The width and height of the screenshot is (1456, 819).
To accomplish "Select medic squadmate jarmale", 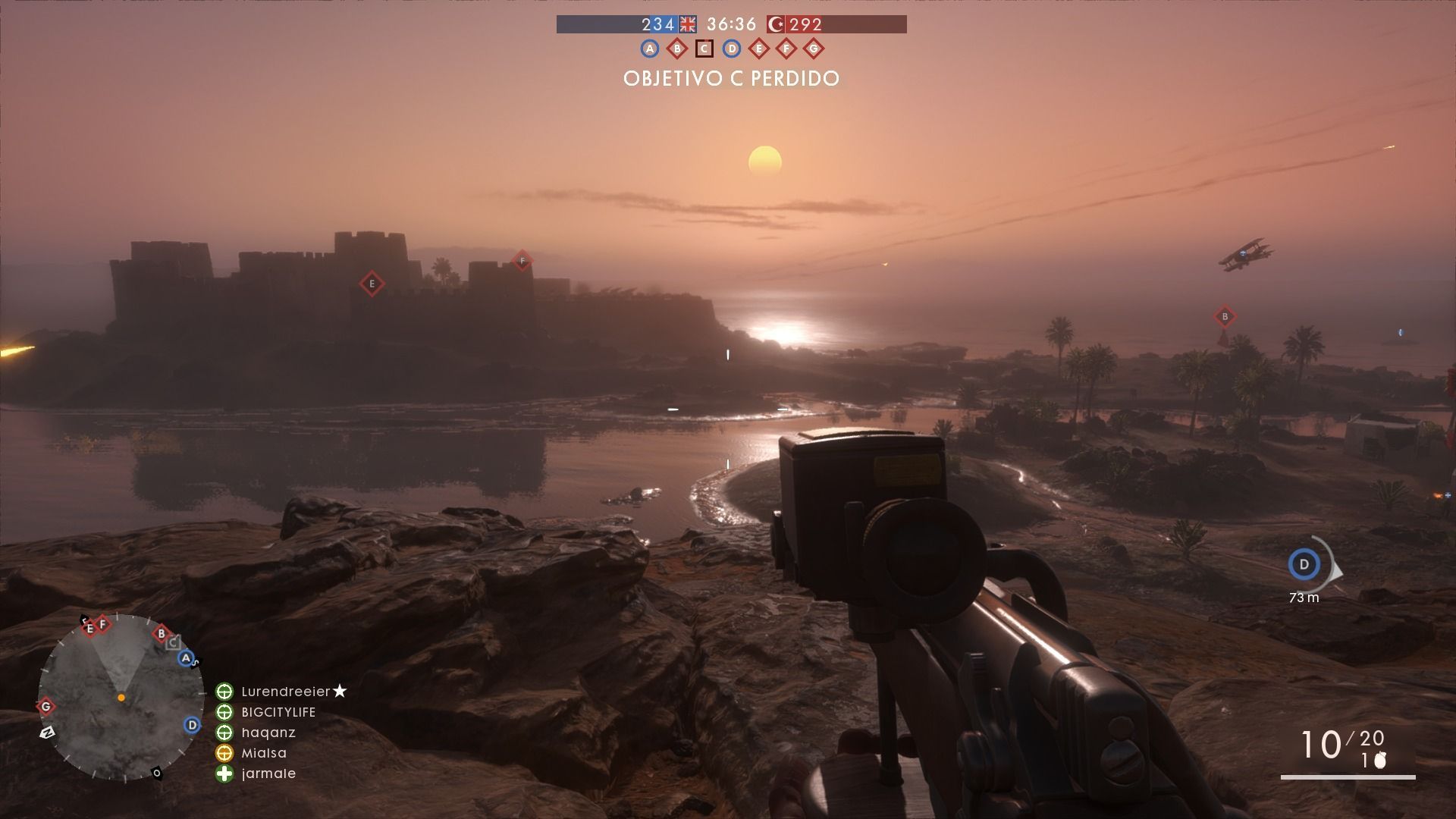I will 268,773.
